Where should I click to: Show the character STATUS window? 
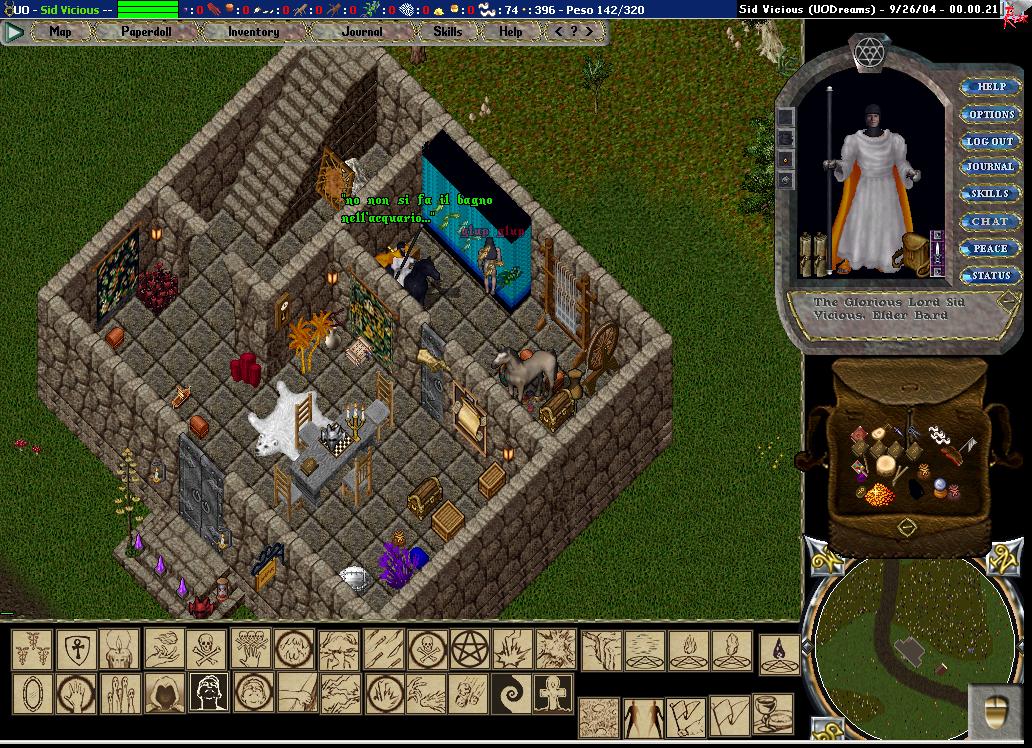pos(990,275)
